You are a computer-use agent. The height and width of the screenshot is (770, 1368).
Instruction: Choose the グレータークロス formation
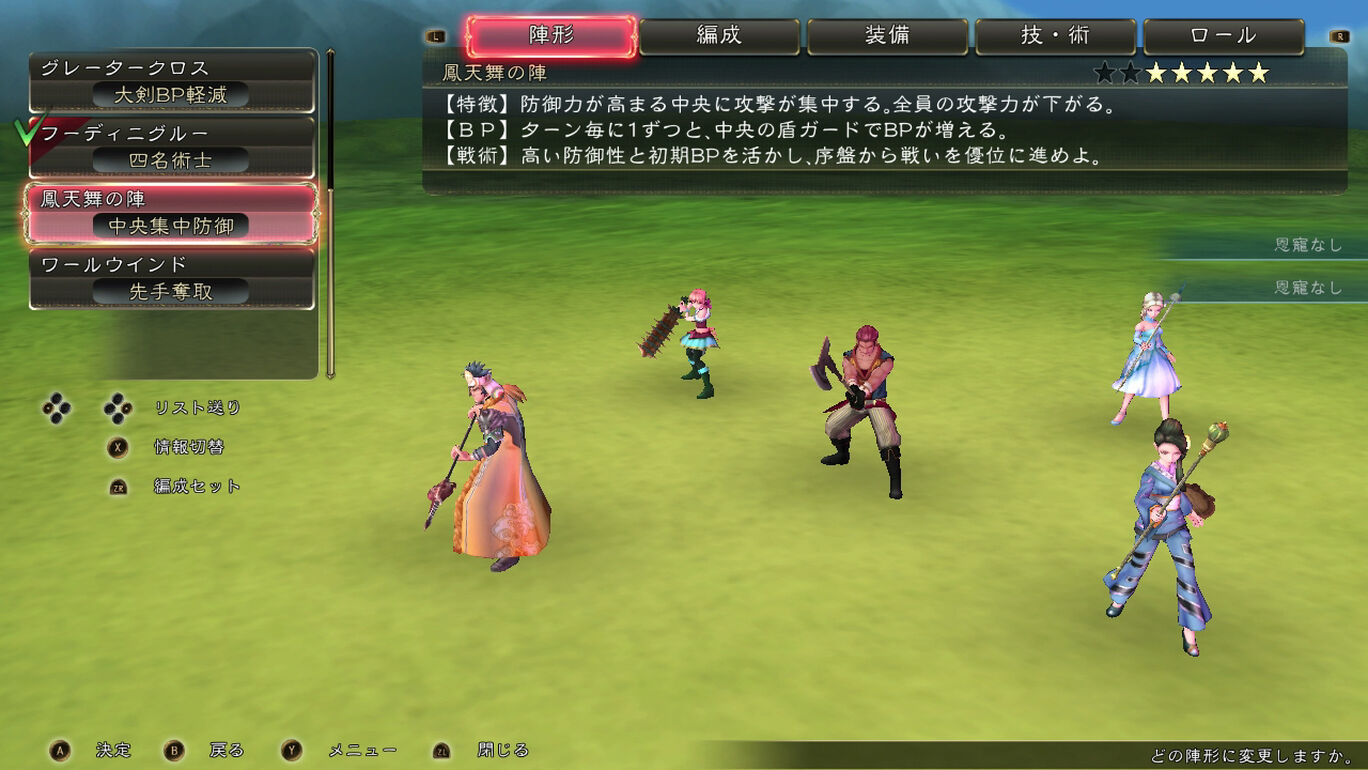(172, 81)
